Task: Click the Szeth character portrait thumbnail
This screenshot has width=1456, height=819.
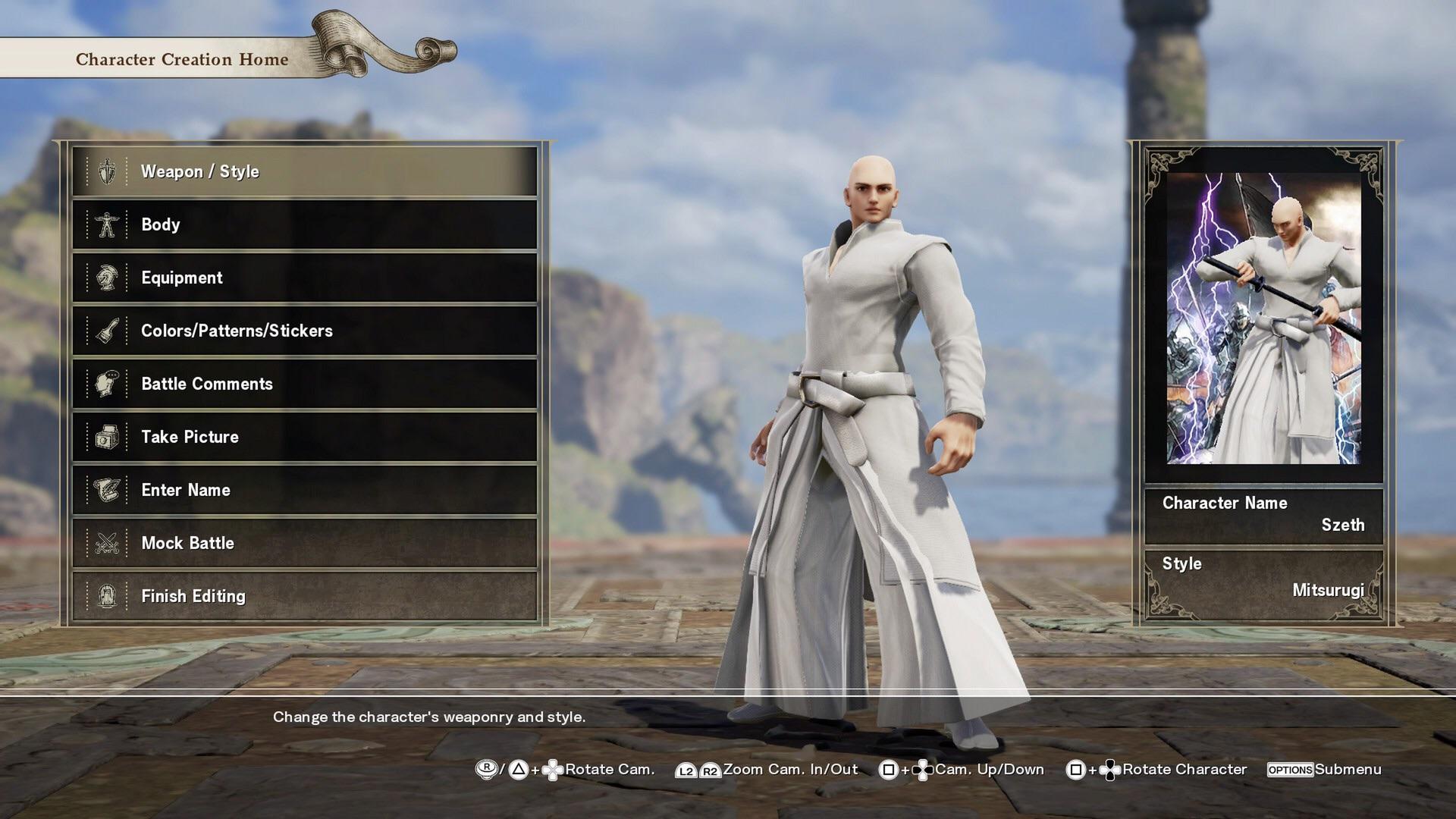Action: coord(1263,318)
